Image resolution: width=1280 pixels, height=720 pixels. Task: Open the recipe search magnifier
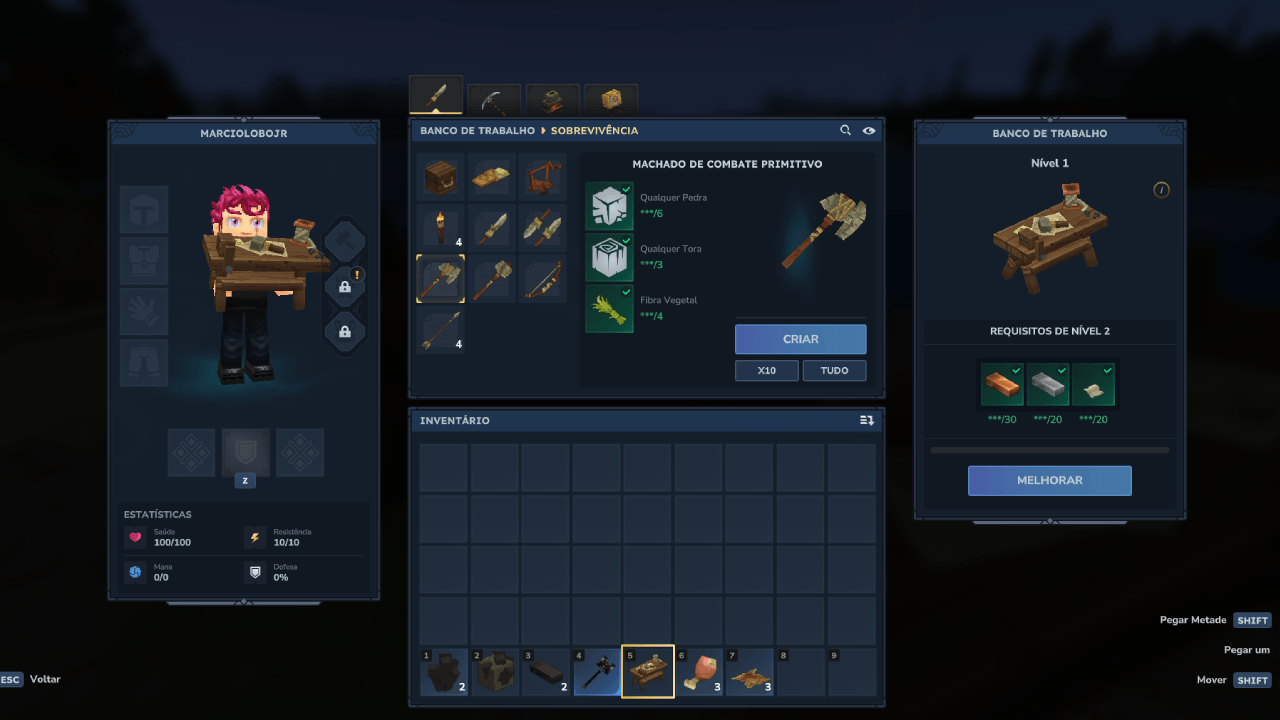pyautogui.click(x=846, y=130)
